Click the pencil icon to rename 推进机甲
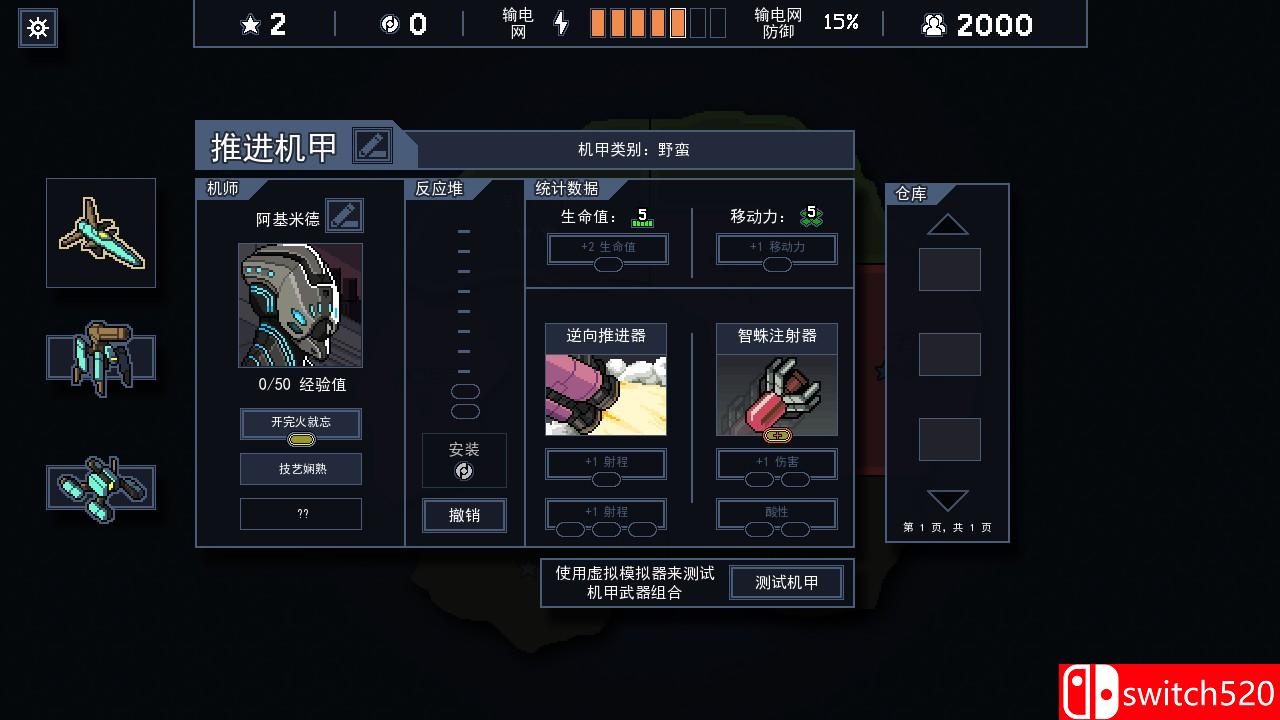This screenshot has width=1280, height=720. (x=373, y=146)
